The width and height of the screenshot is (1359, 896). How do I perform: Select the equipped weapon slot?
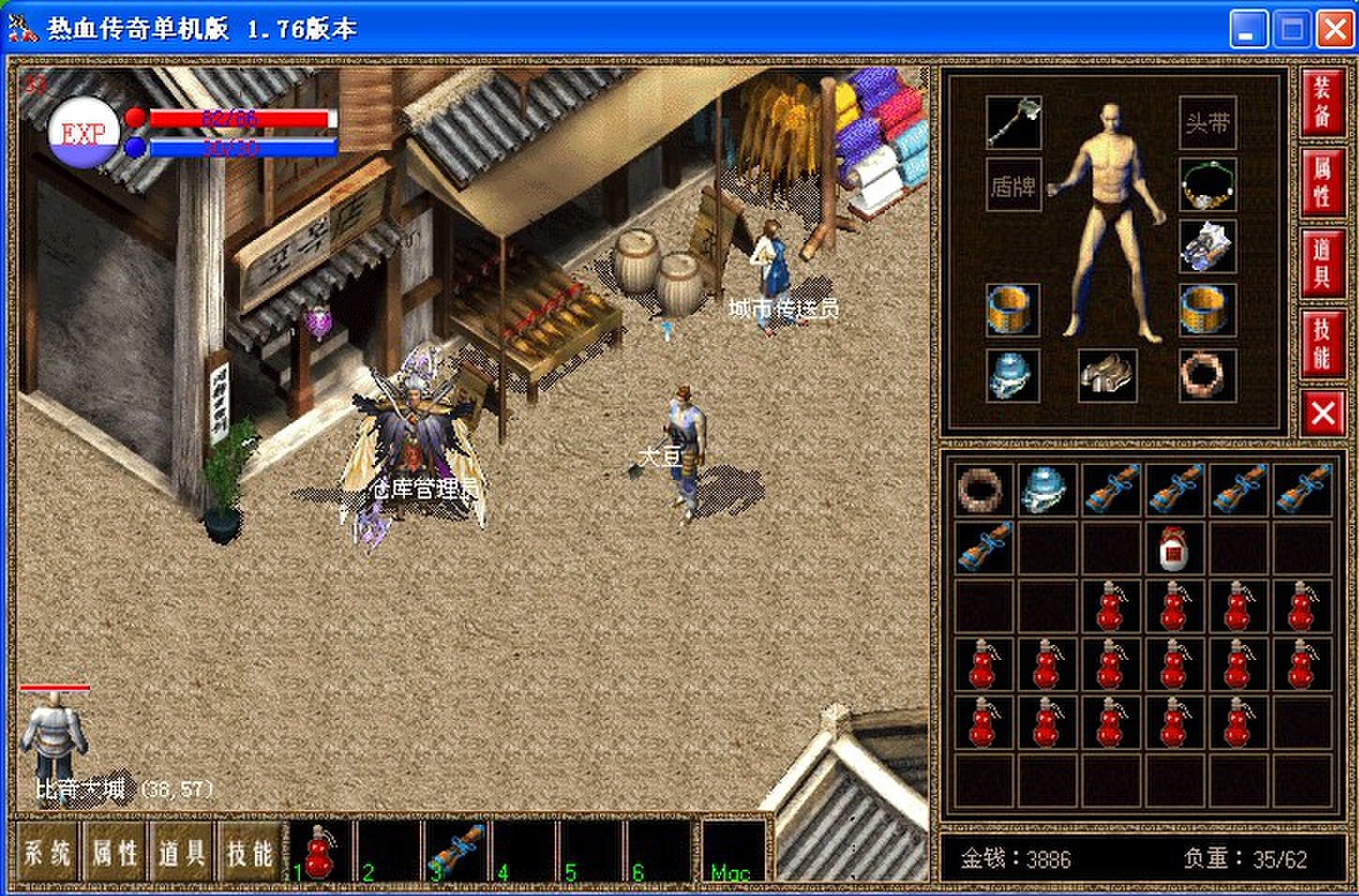[1013, 122]
